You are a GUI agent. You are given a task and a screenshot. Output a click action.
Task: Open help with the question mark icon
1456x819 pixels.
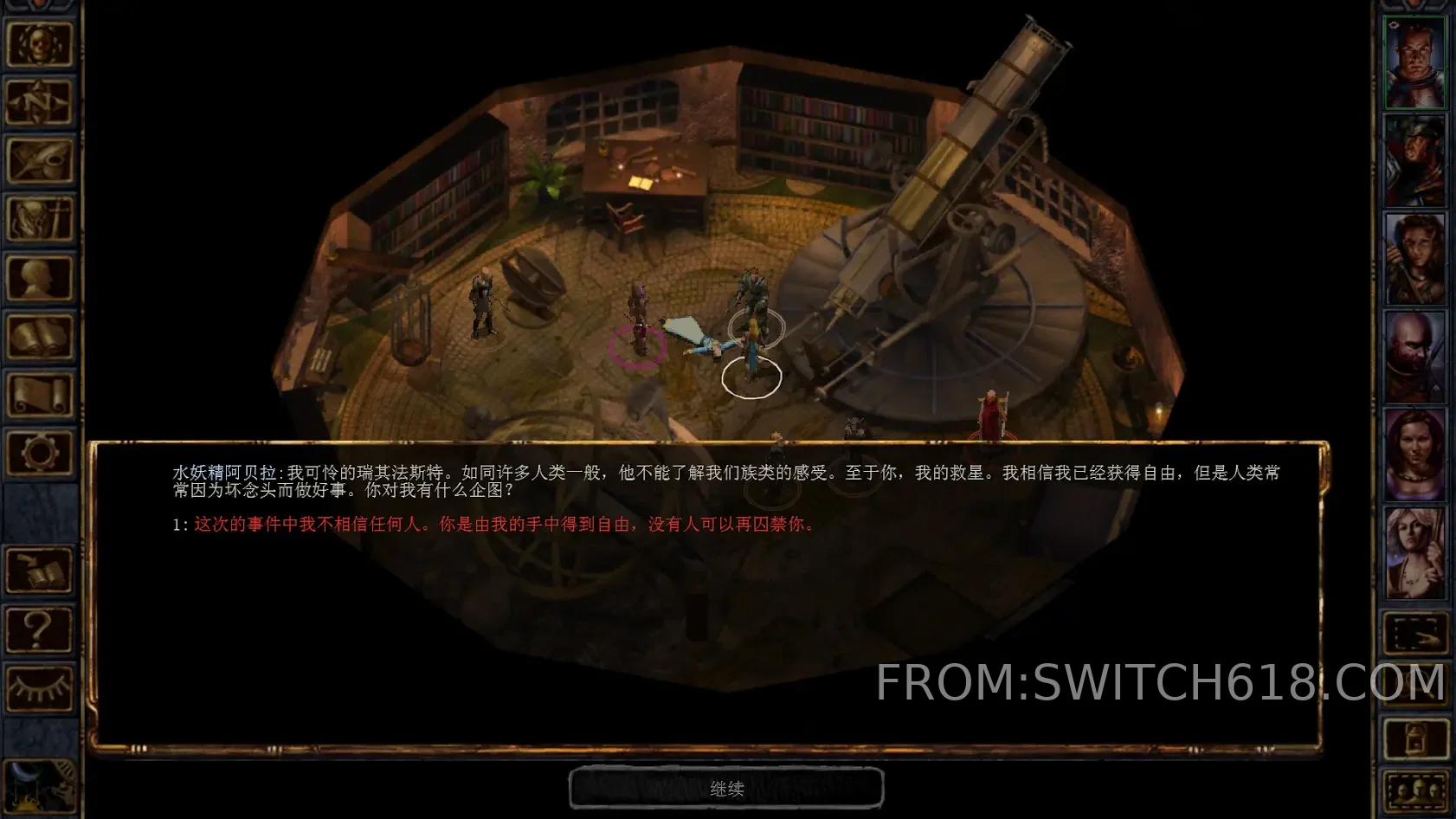point(39,629)
